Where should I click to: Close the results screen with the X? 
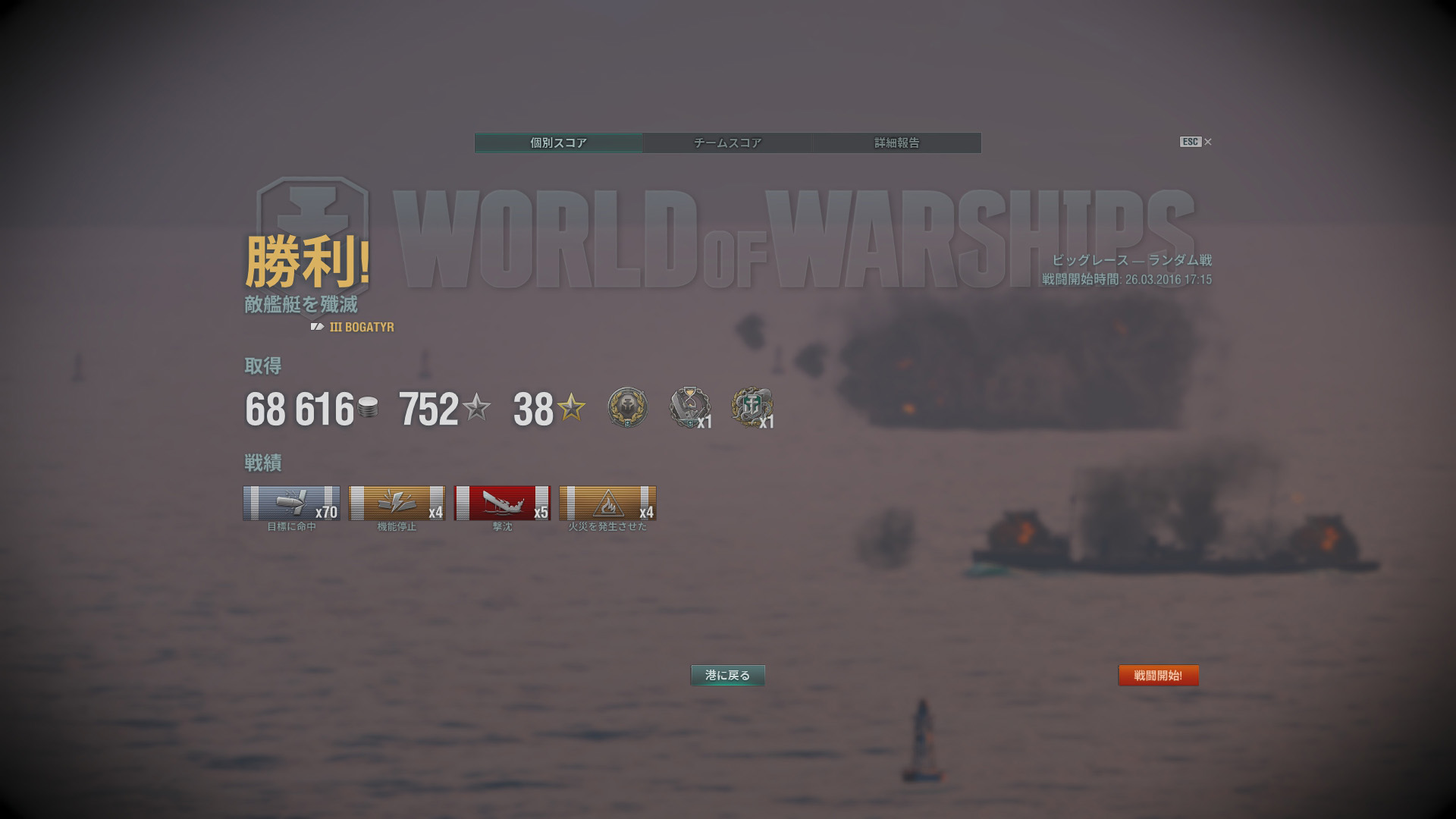point(1208,142)
